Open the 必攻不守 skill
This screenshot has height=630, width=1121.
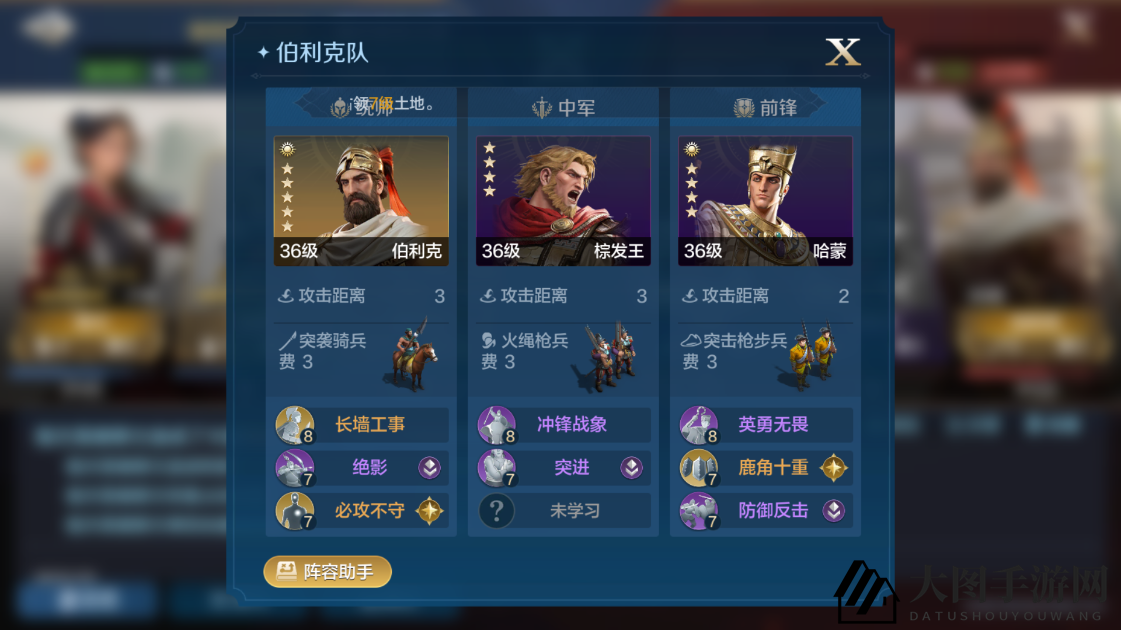tap(362, 511)
